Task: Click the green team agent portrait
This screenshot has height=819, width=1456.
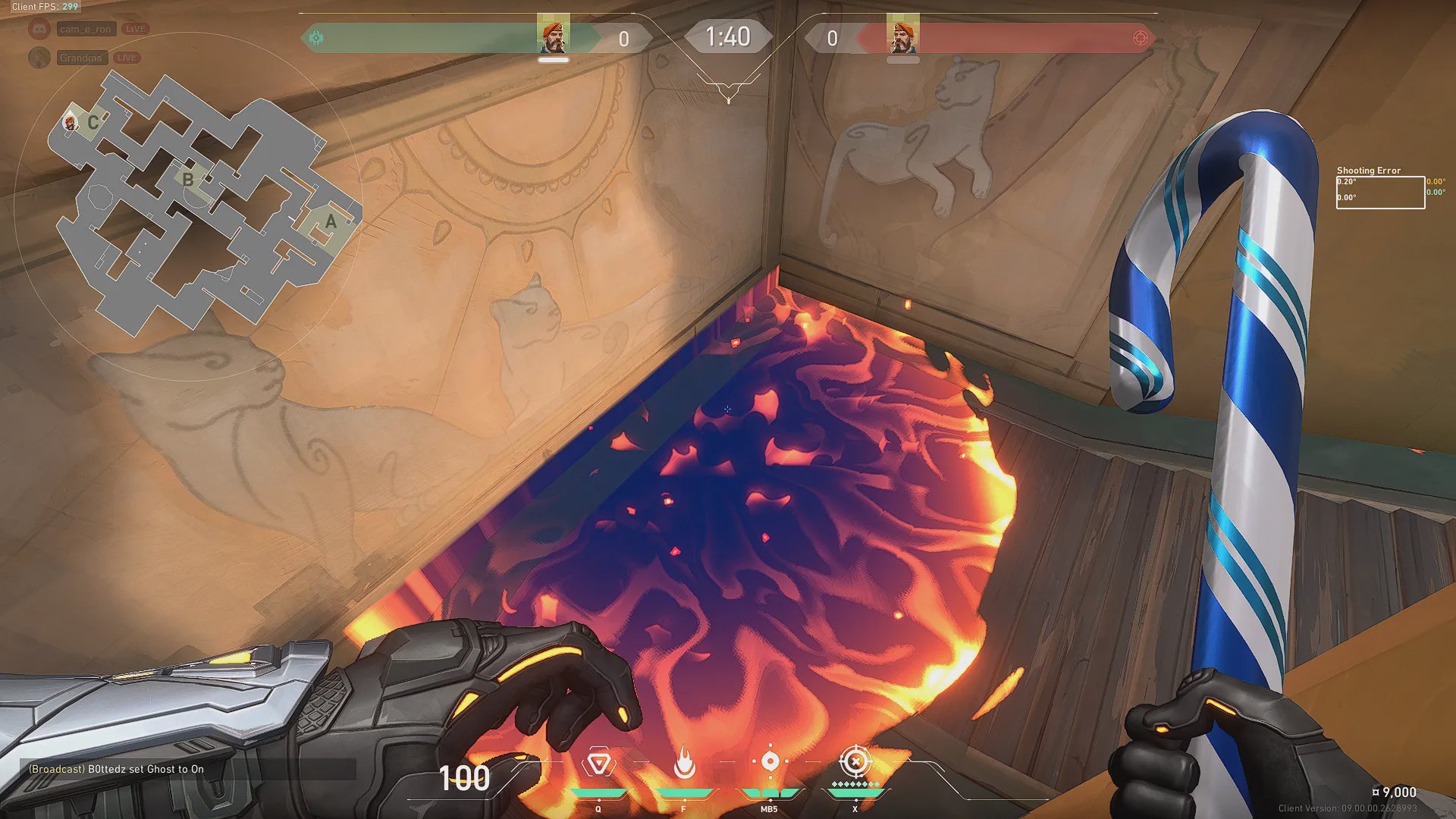Action: 554,36
